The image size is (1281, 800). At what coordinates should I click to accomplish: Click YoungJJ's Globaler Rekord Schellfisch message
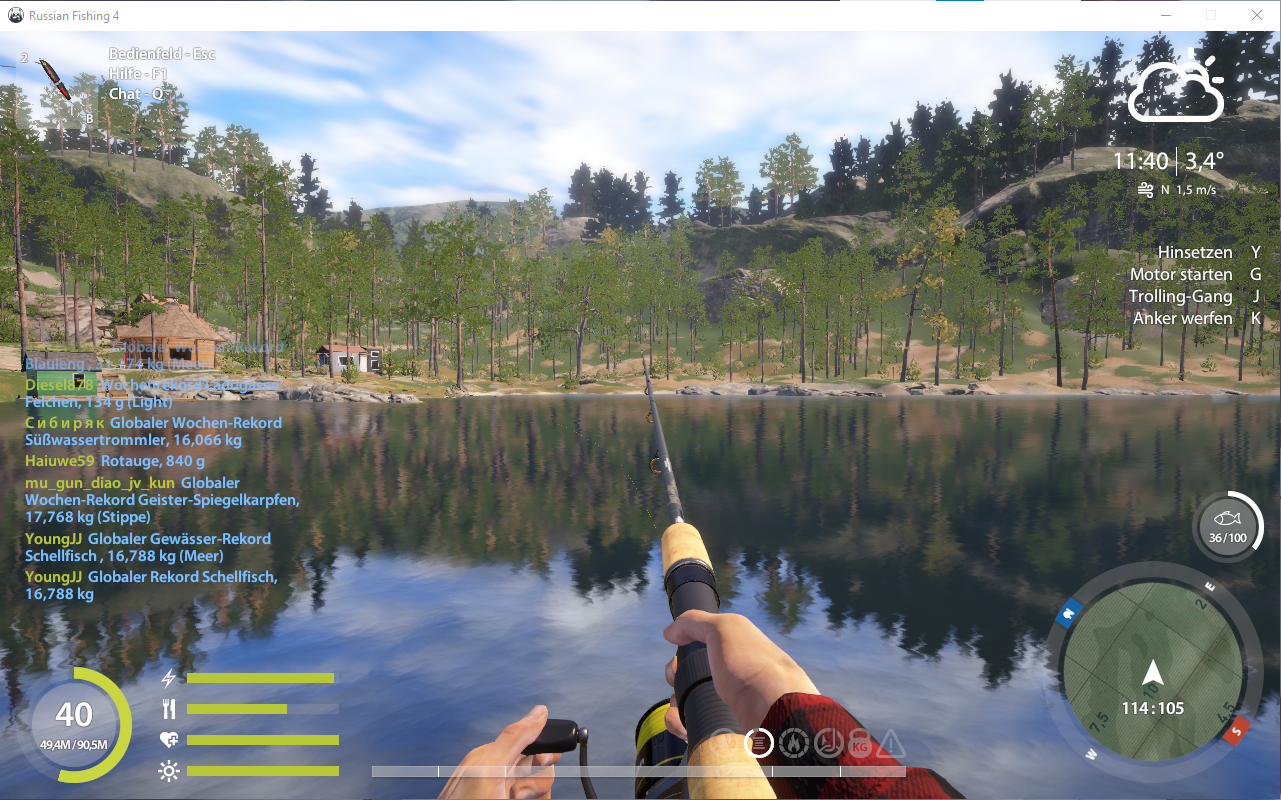(150, 585)
